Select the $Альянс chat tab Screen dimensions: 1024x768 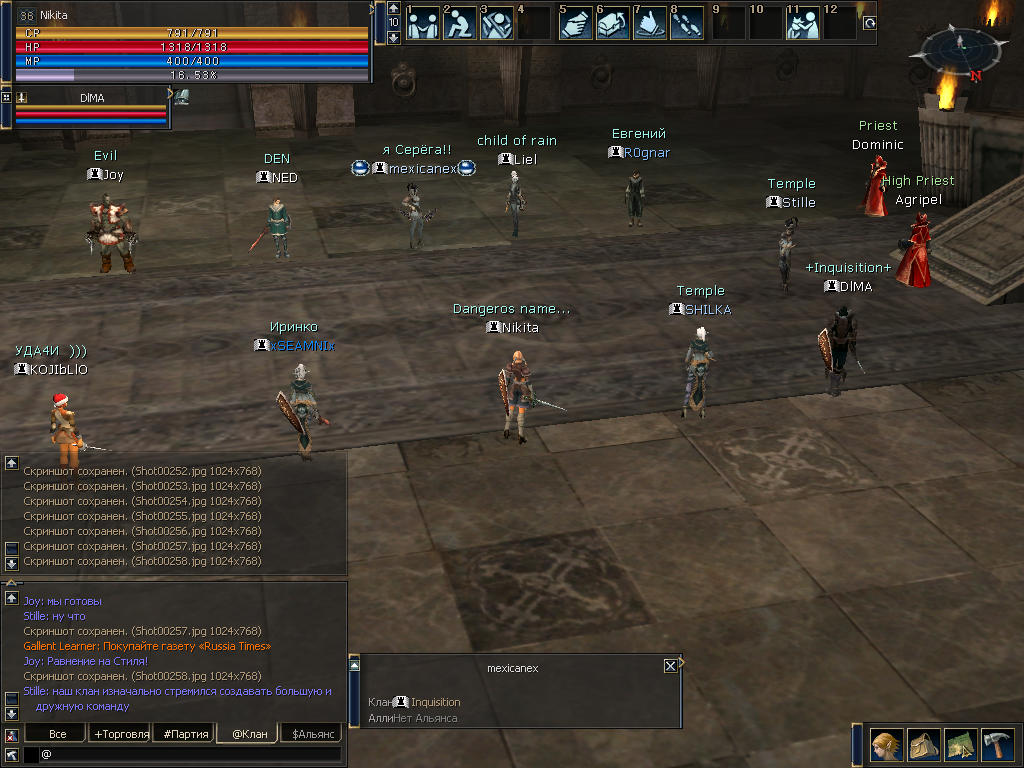(310, 734)
